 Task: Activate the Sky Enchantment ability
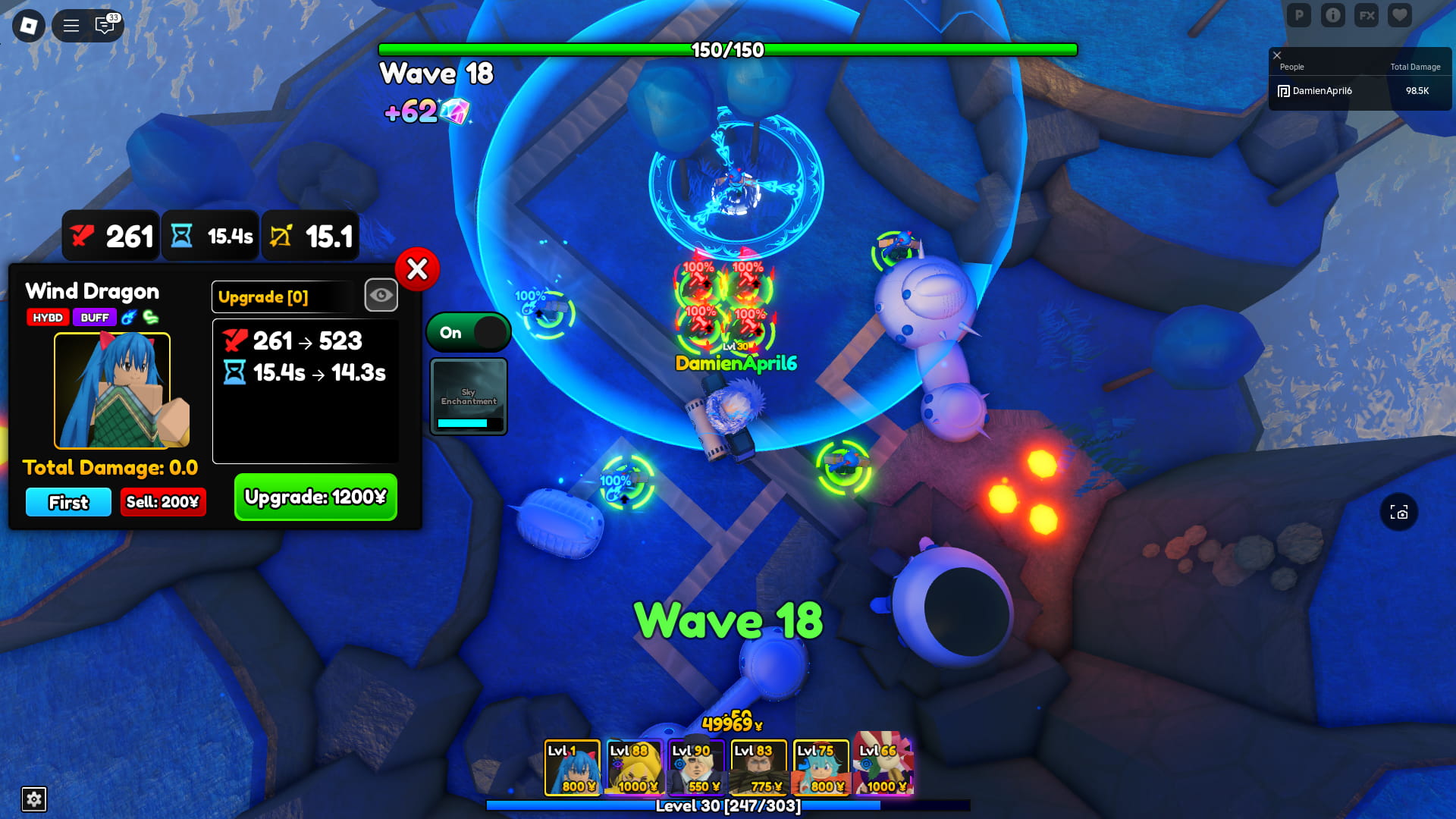point(468,396)
